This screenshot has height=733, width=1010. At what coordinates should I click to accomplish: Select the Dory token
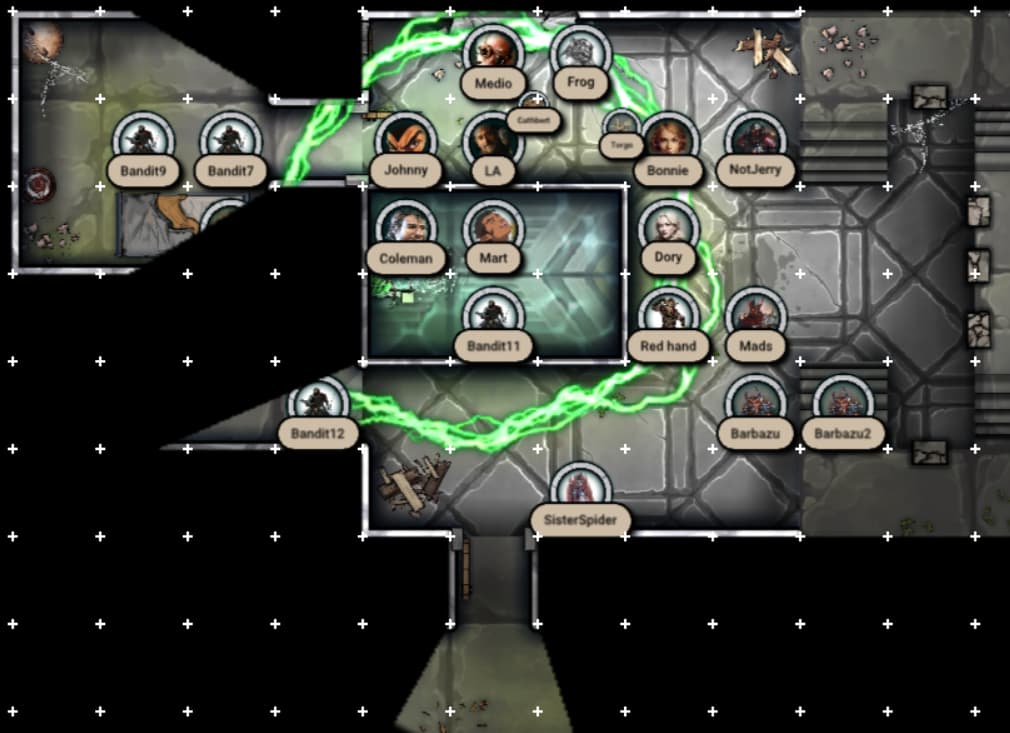pyautogui.click(x=668, y=228)
